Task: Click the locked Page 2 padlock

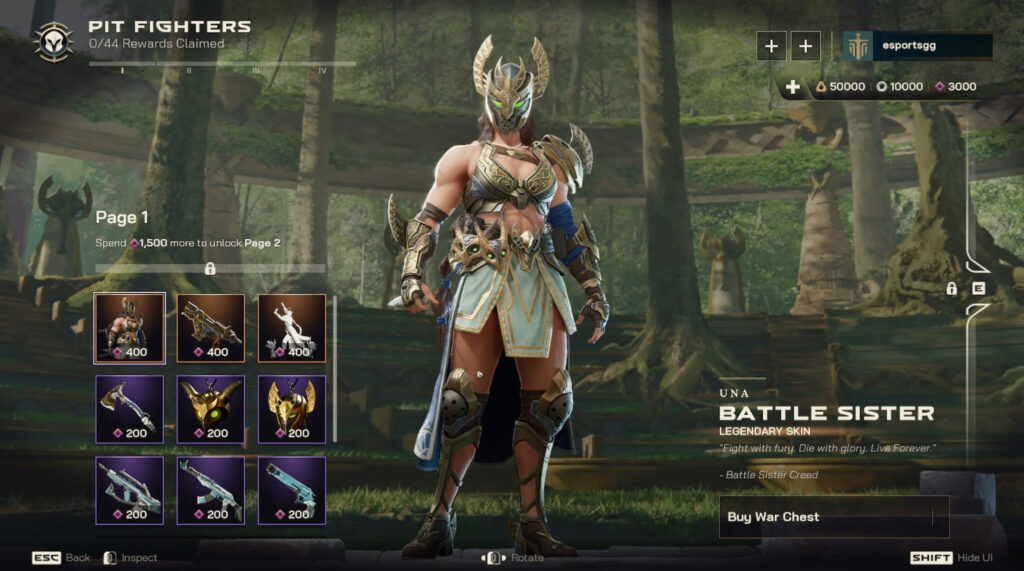Action: (210, 268)
